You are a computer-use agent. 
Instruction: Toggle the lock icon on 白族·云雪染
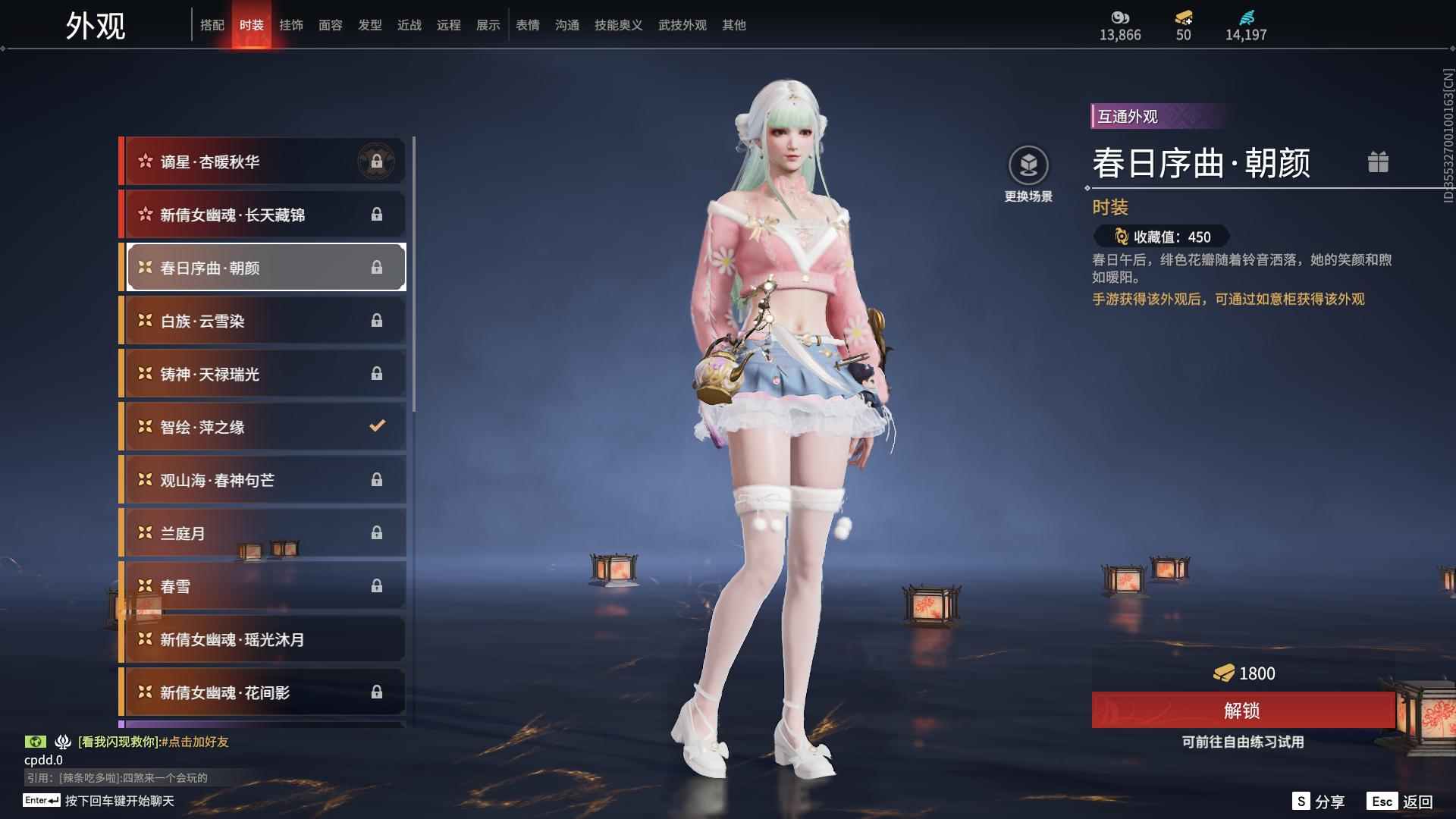(377, 319)
